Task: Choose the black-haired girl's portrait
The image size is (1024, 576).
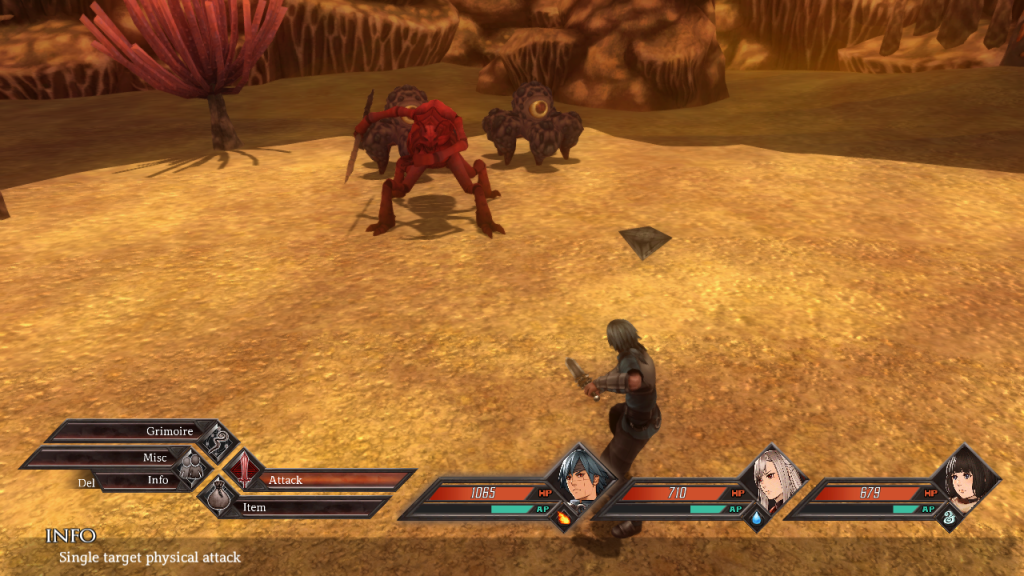Action: (x=966, y=477)
